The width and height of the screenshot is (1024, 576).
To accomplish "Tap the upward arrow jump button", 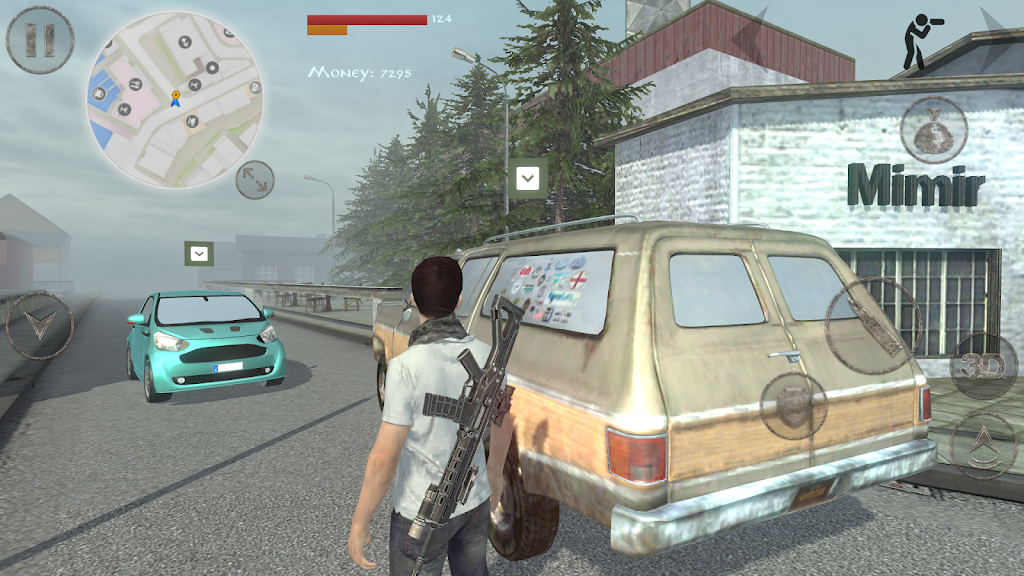I will pos(983,444).
